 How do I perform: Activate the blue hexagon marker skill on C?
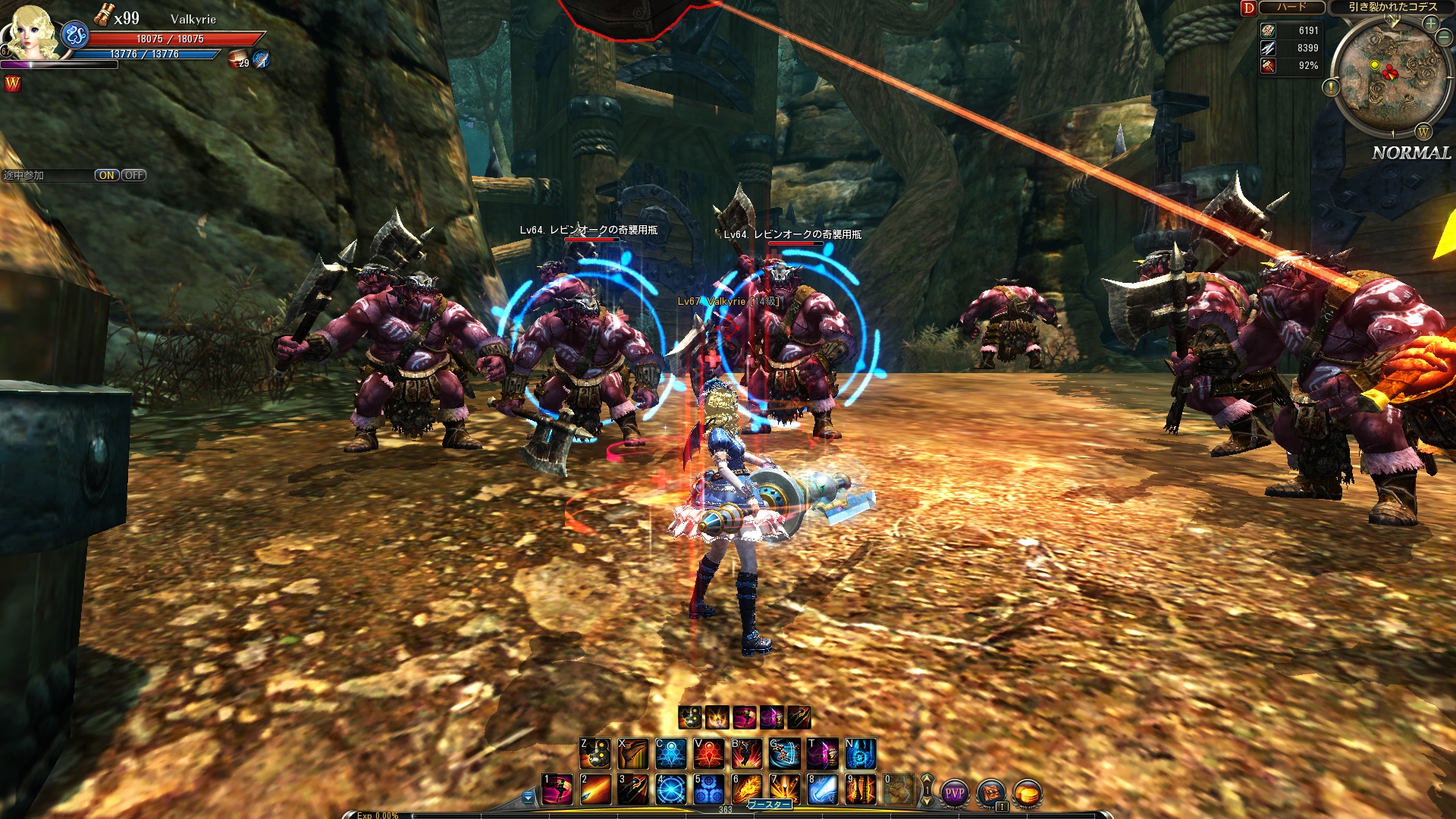[670, 754]
